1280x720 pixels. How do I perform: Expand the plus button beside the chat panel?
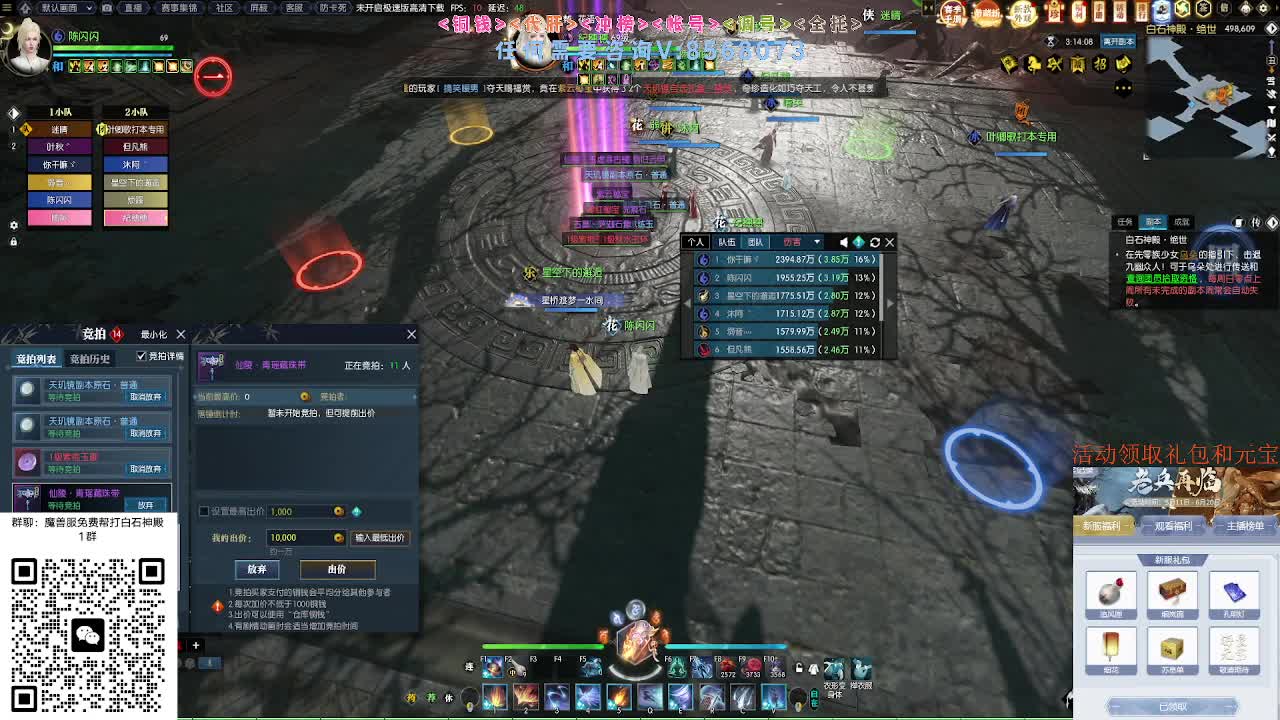coord(195,645)
